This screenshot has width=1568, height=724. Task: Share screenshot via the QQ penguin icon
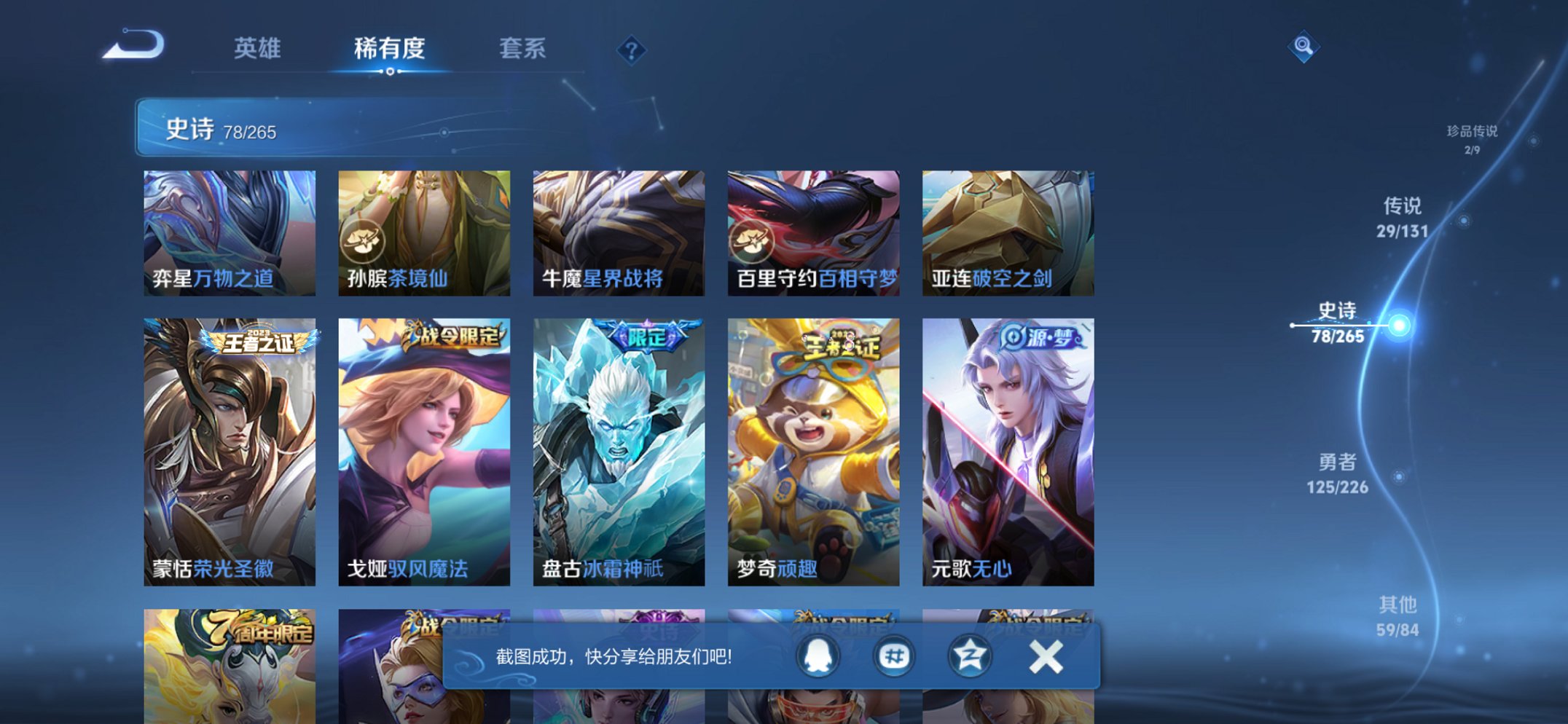pyautogui.click(x=818, y=655)
